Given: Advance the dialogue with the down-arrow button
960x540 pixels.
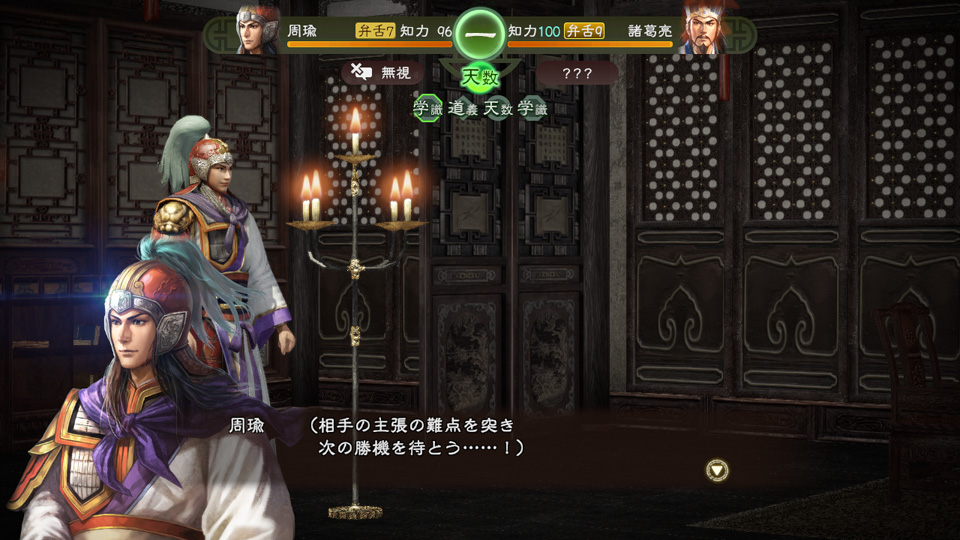Looking at the screenshot, I should click(x=716, y=470).
